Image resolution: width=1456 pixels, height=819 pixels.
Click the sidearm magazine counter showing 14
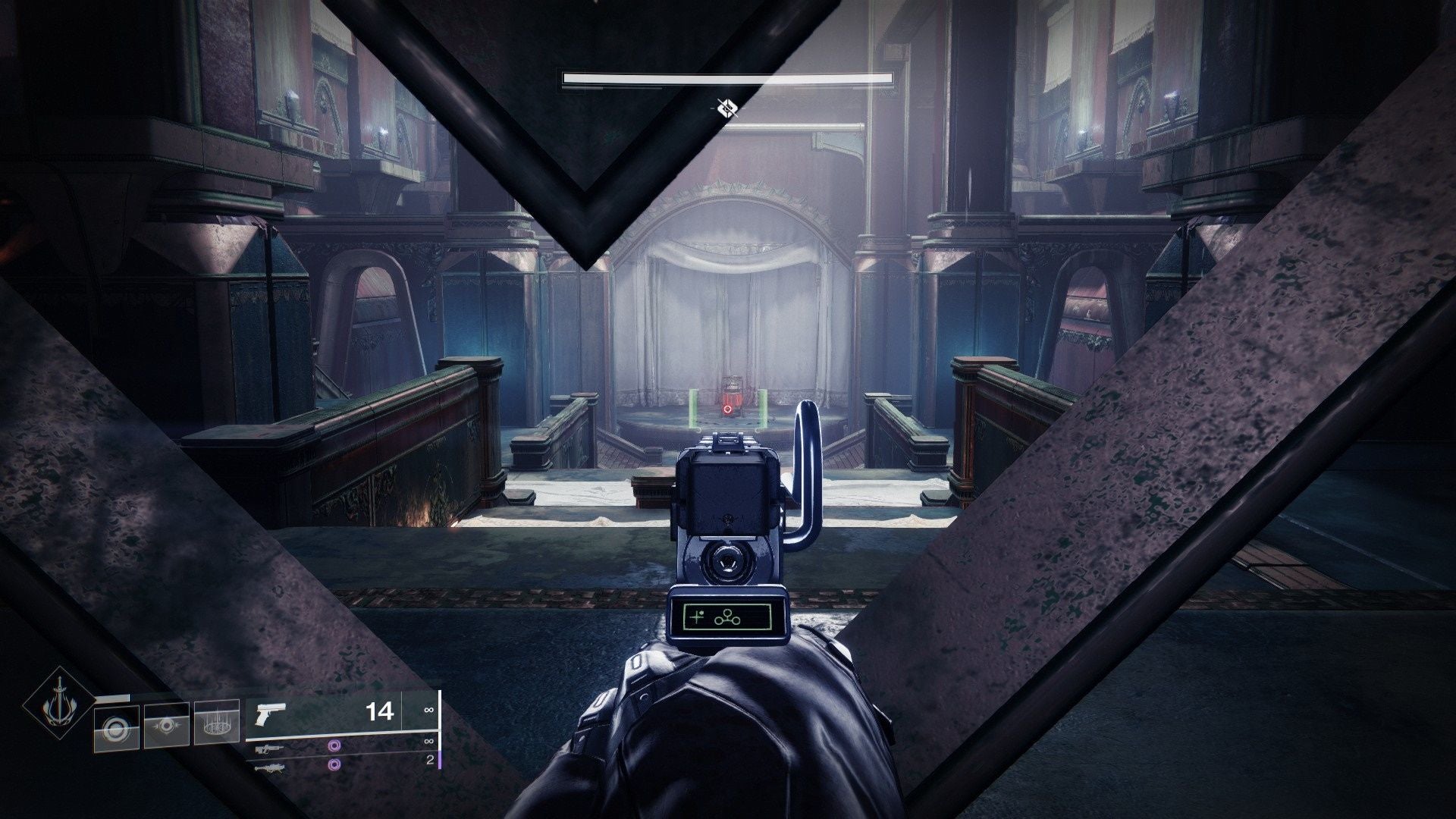pos(379,712)
